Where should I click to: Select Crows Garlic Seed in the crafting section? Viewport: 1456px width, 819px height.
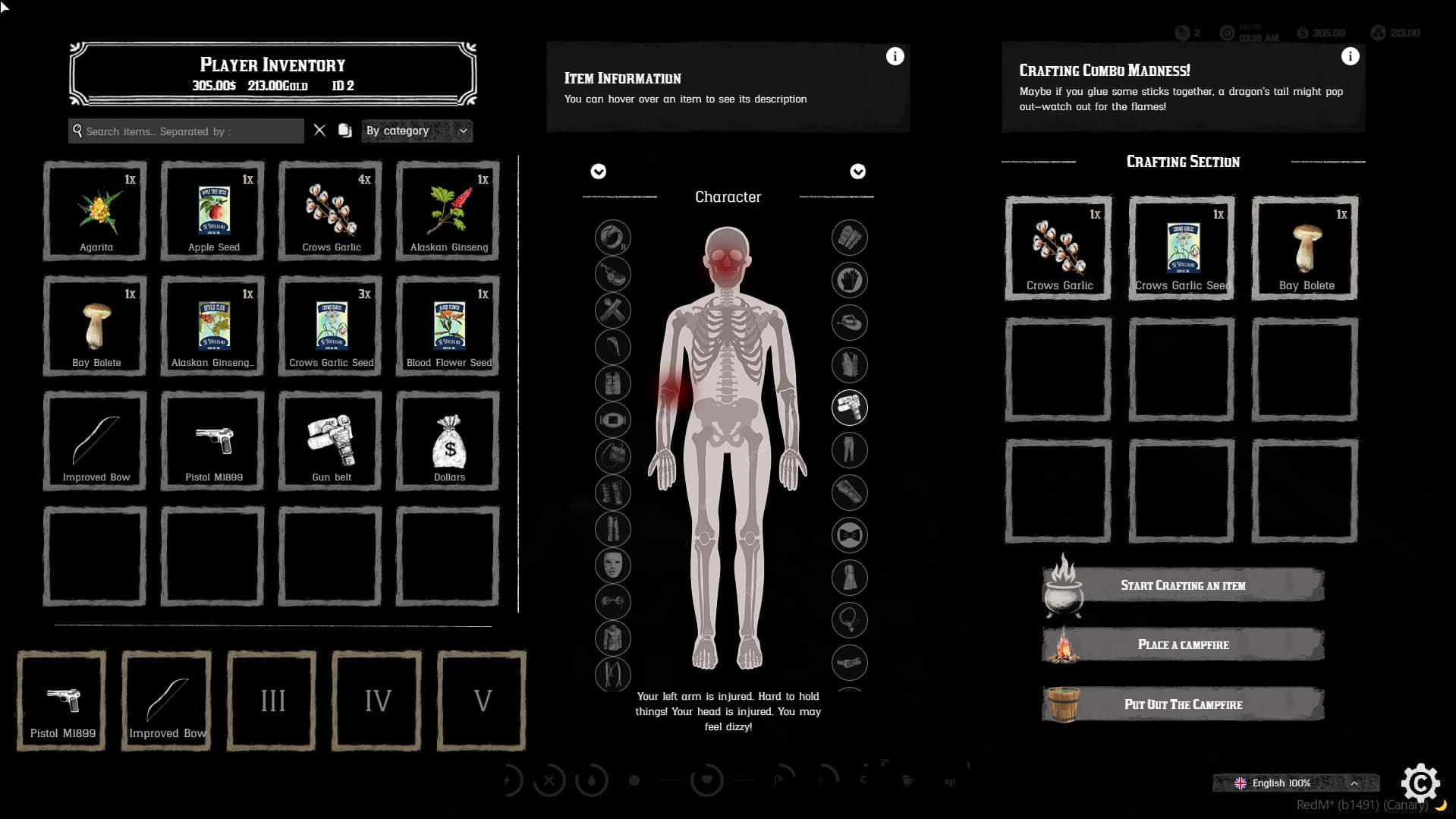1181,247
